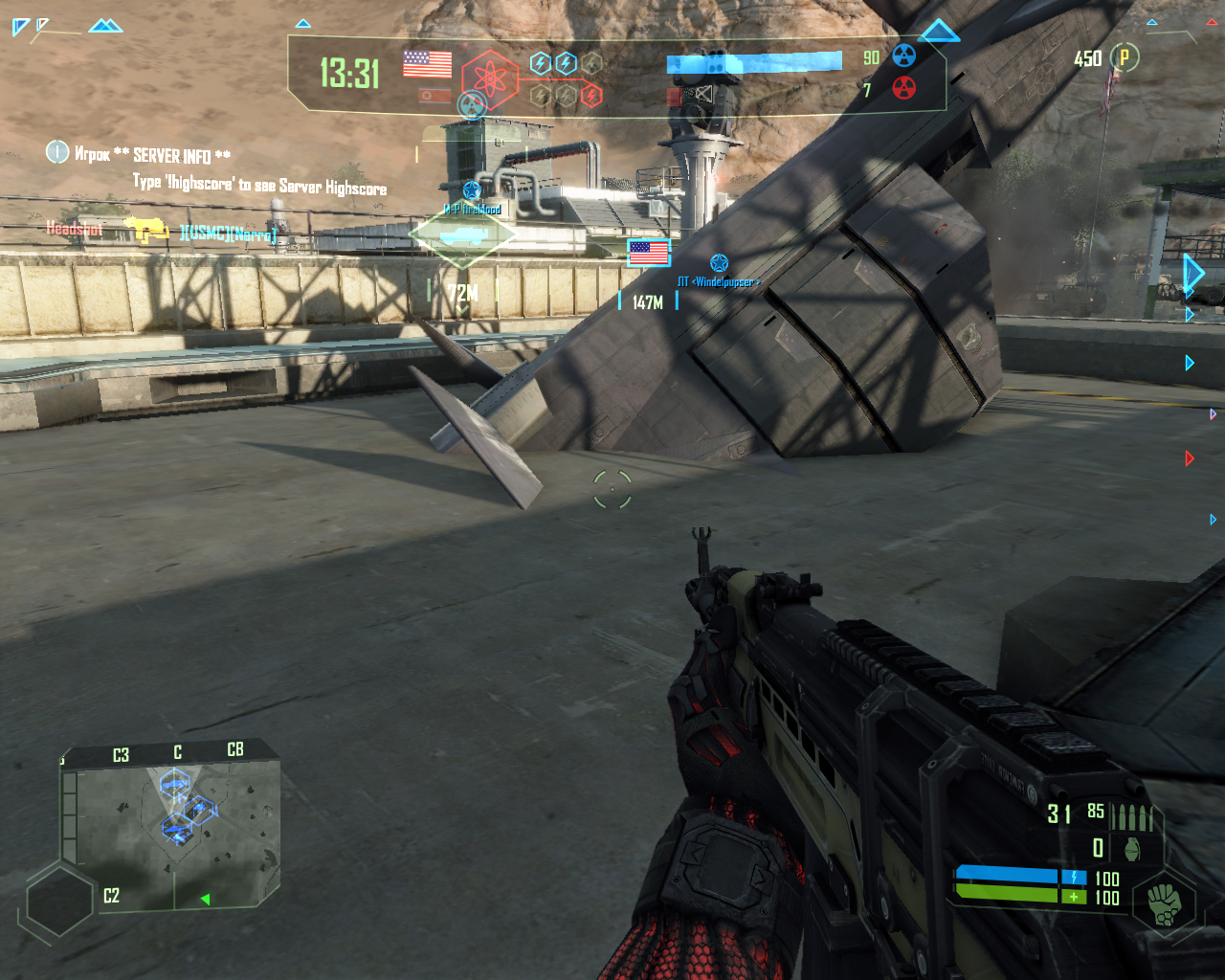
Task: Select the United States flag in top bar
Action: pyautogui.click(x=427, y=64)
